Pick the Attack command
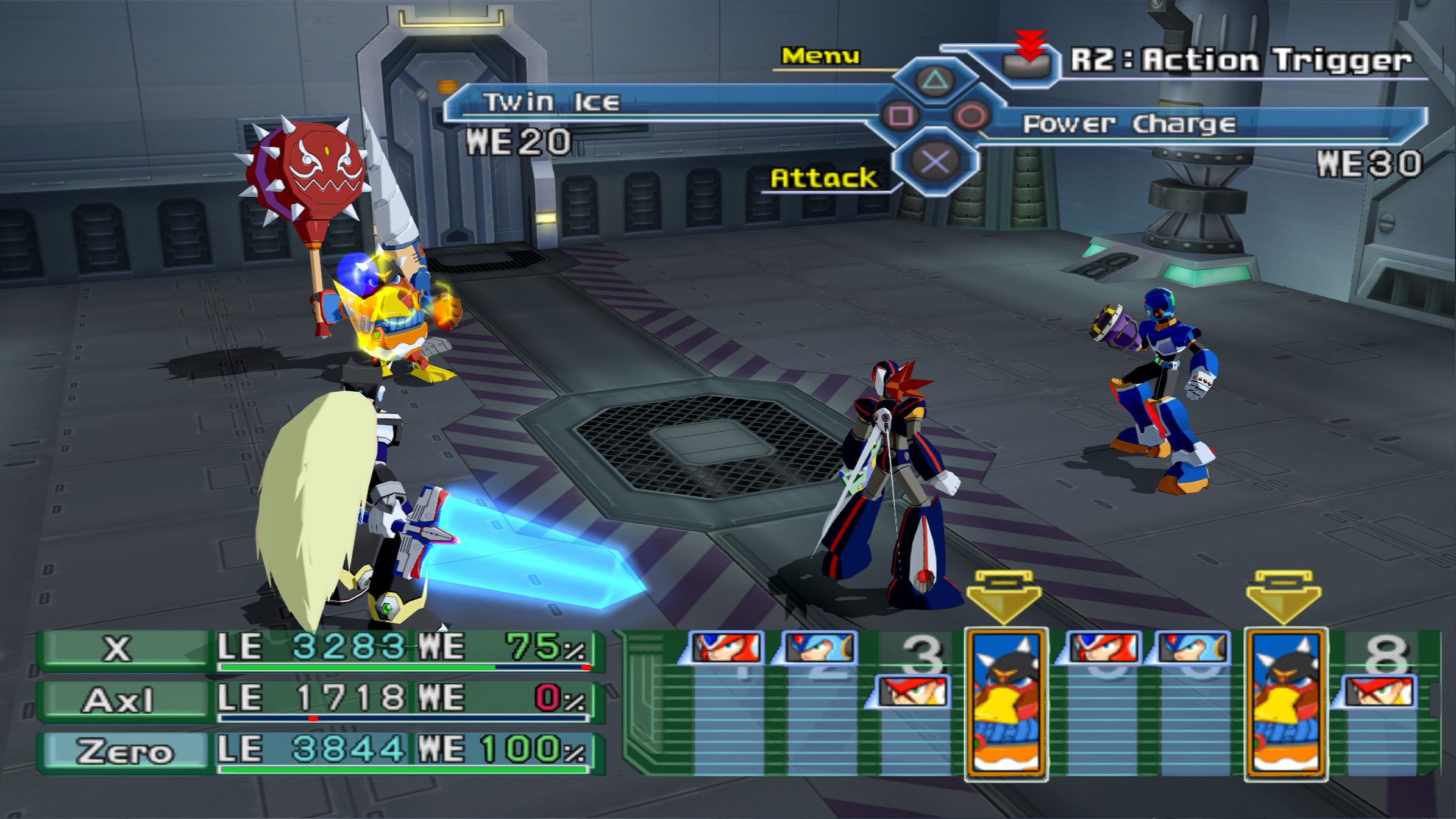 coord(823,178)
